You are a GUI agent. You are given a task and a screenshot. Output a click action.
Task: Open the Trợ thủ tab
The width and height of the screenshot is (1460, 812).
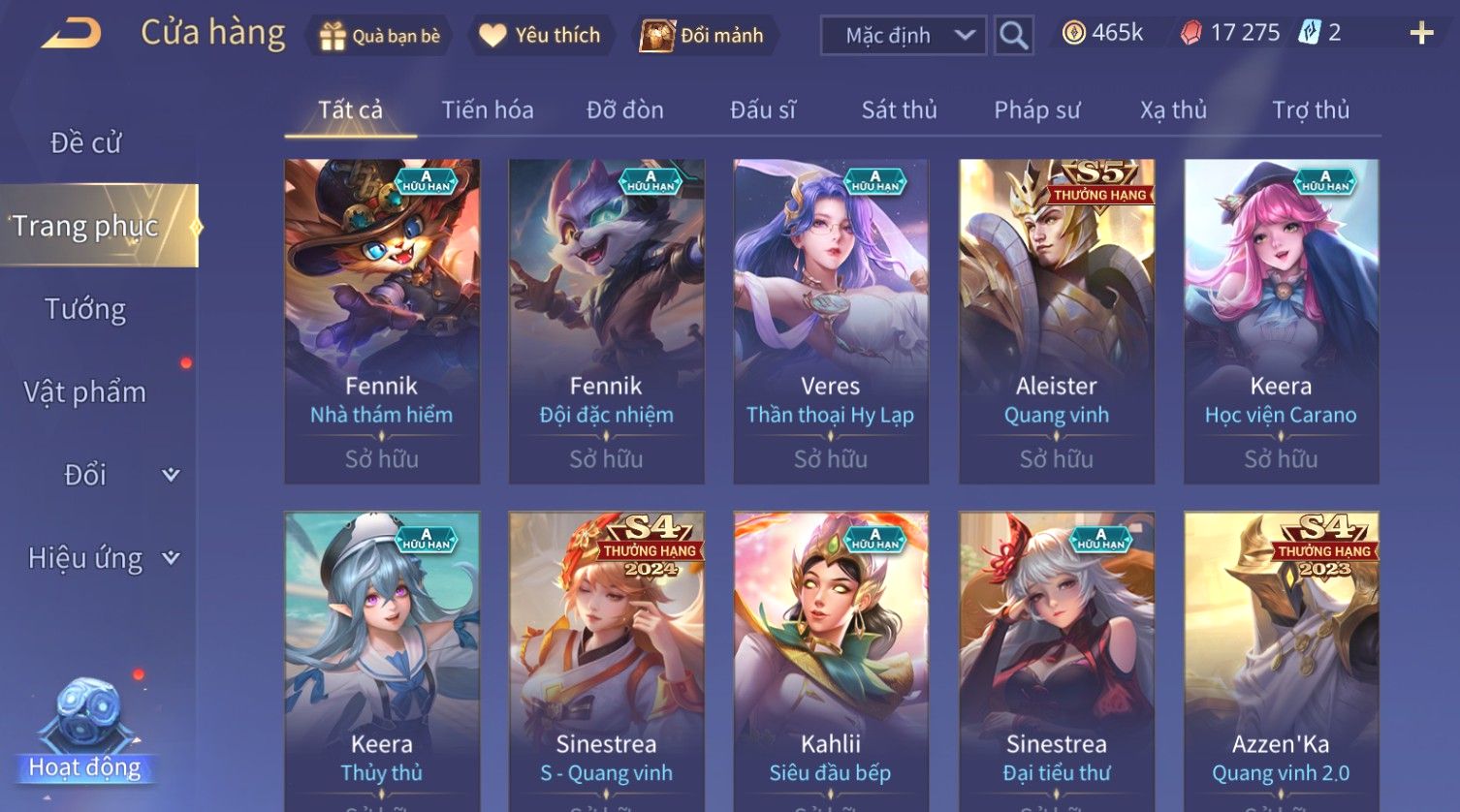click(1311, 110)
